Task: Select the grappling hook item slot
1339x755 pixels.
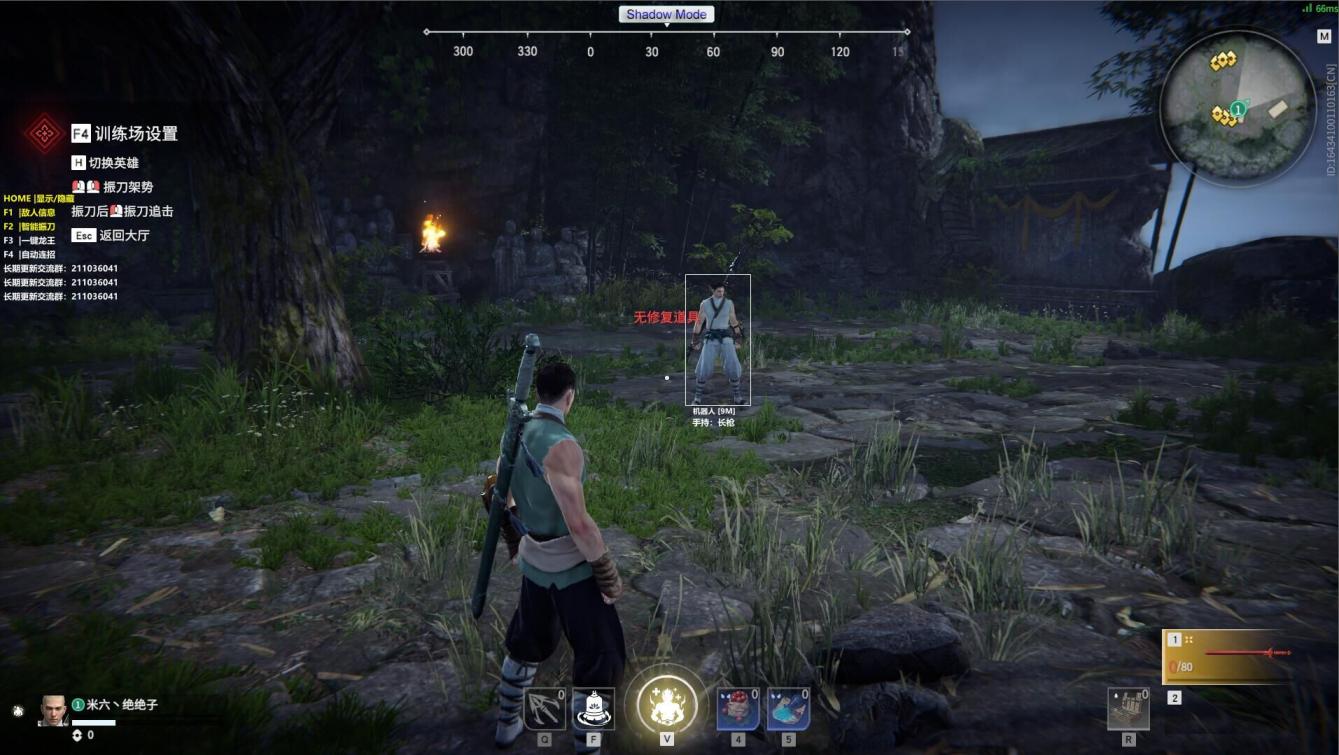Action: coord(544,709)
